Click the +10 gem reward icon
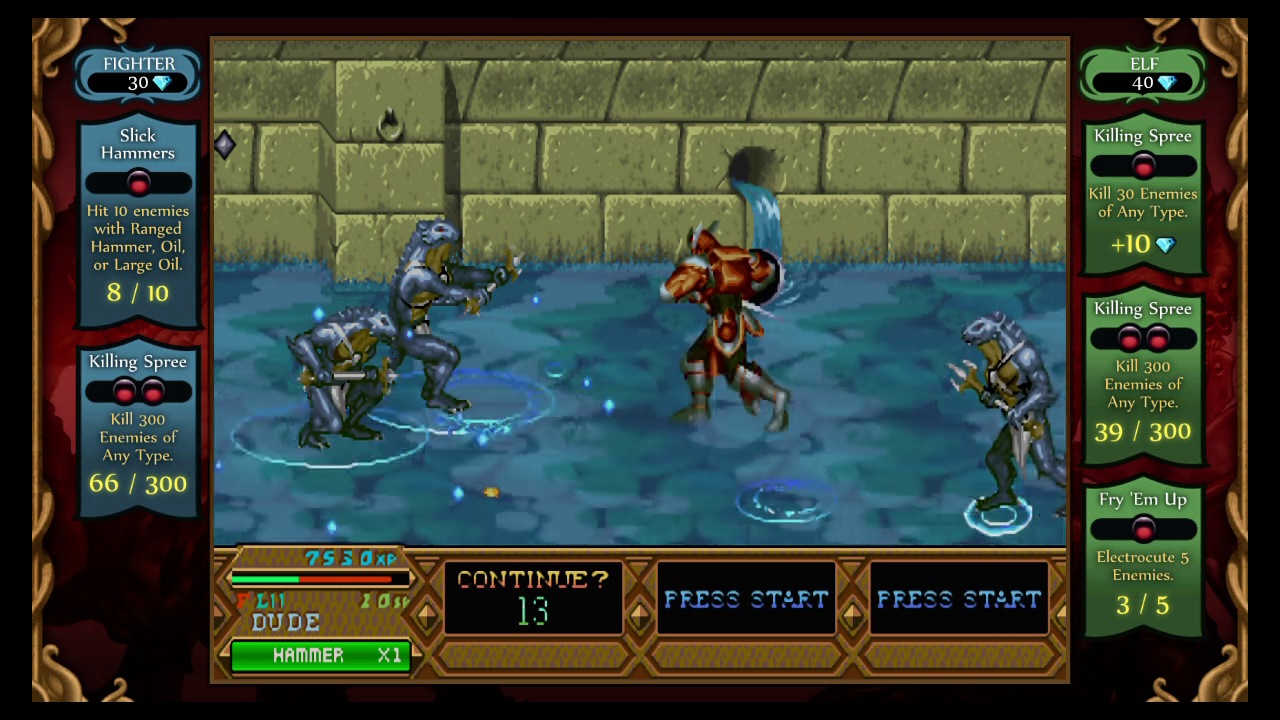 point(1166,244)
